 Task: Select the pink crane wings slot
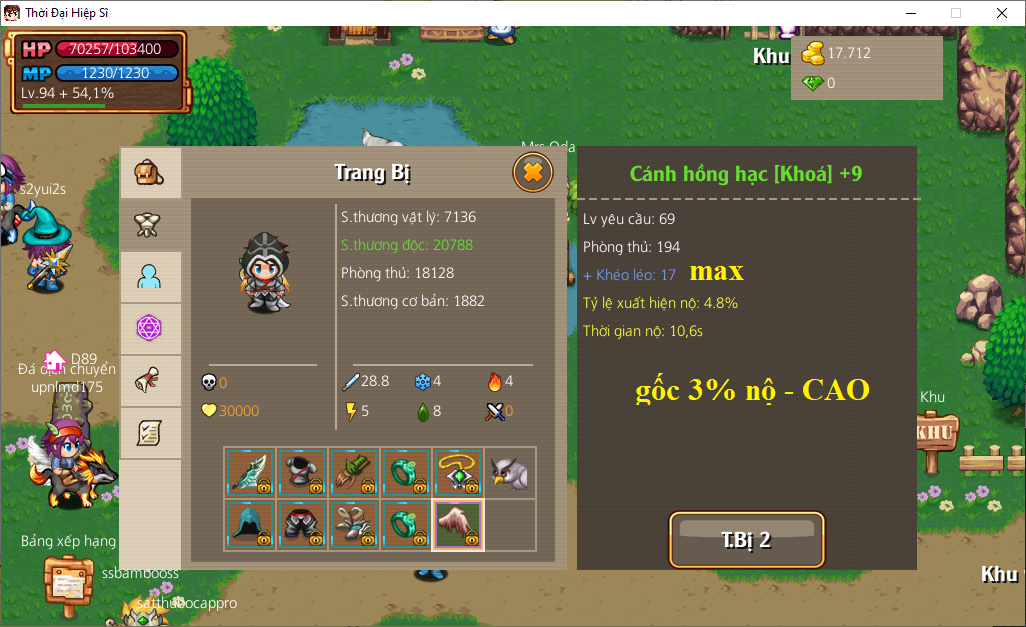[x=458, y=525]
